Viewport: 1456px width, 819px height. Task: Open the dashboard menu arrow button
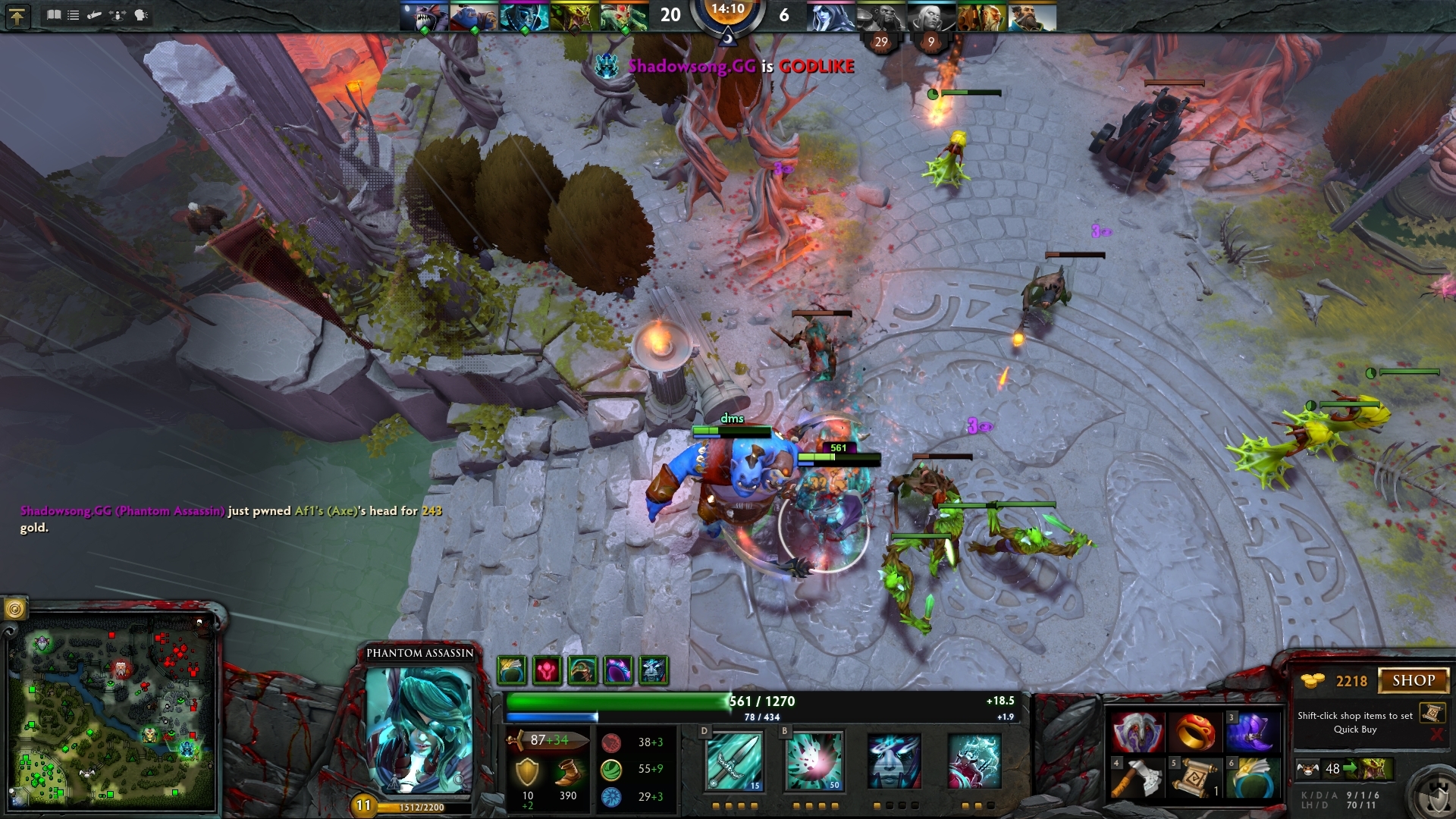coord(17,16)
